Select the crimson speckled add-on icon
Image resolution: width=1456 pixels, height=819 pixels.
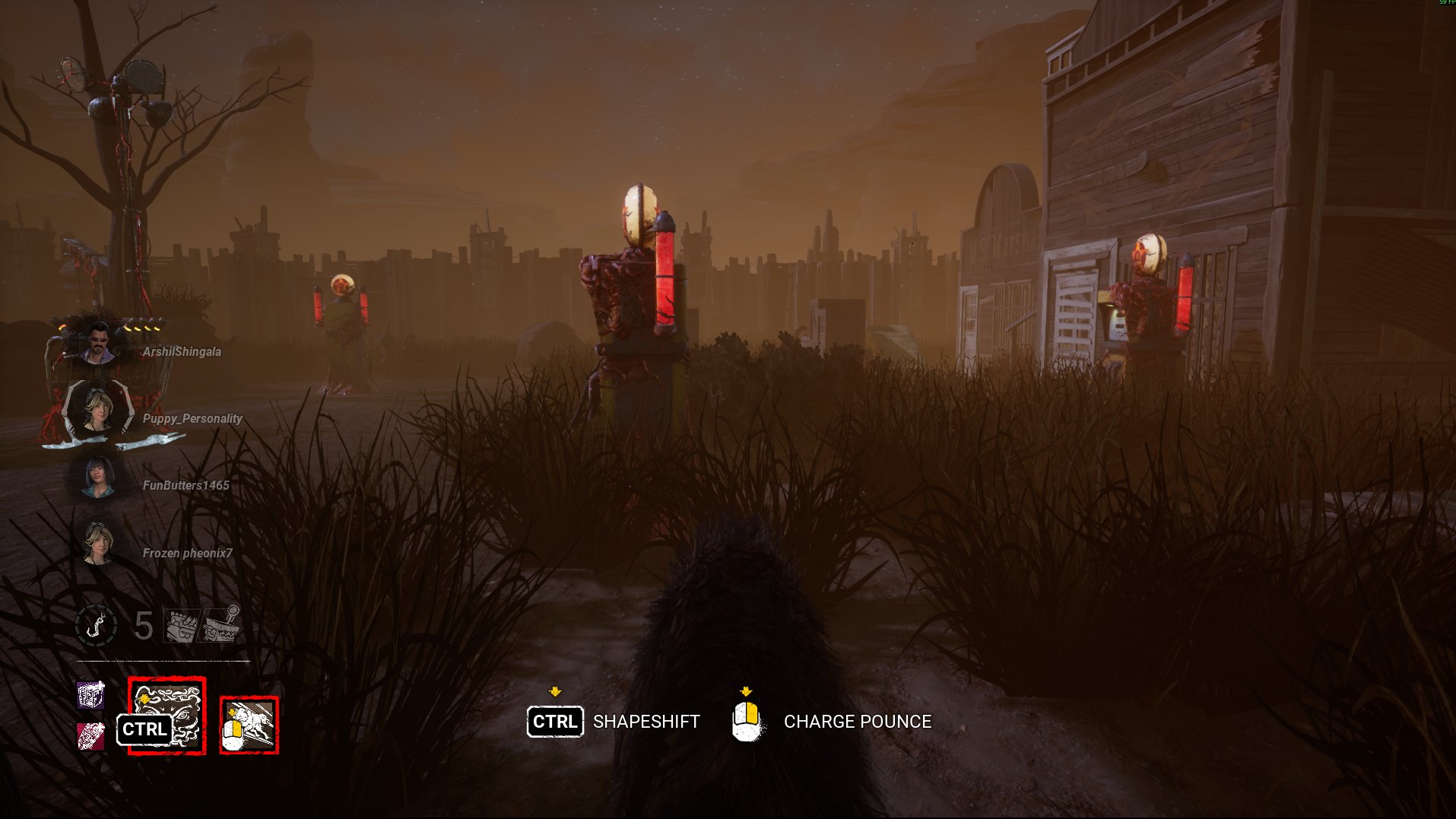[x=91, y=735]
